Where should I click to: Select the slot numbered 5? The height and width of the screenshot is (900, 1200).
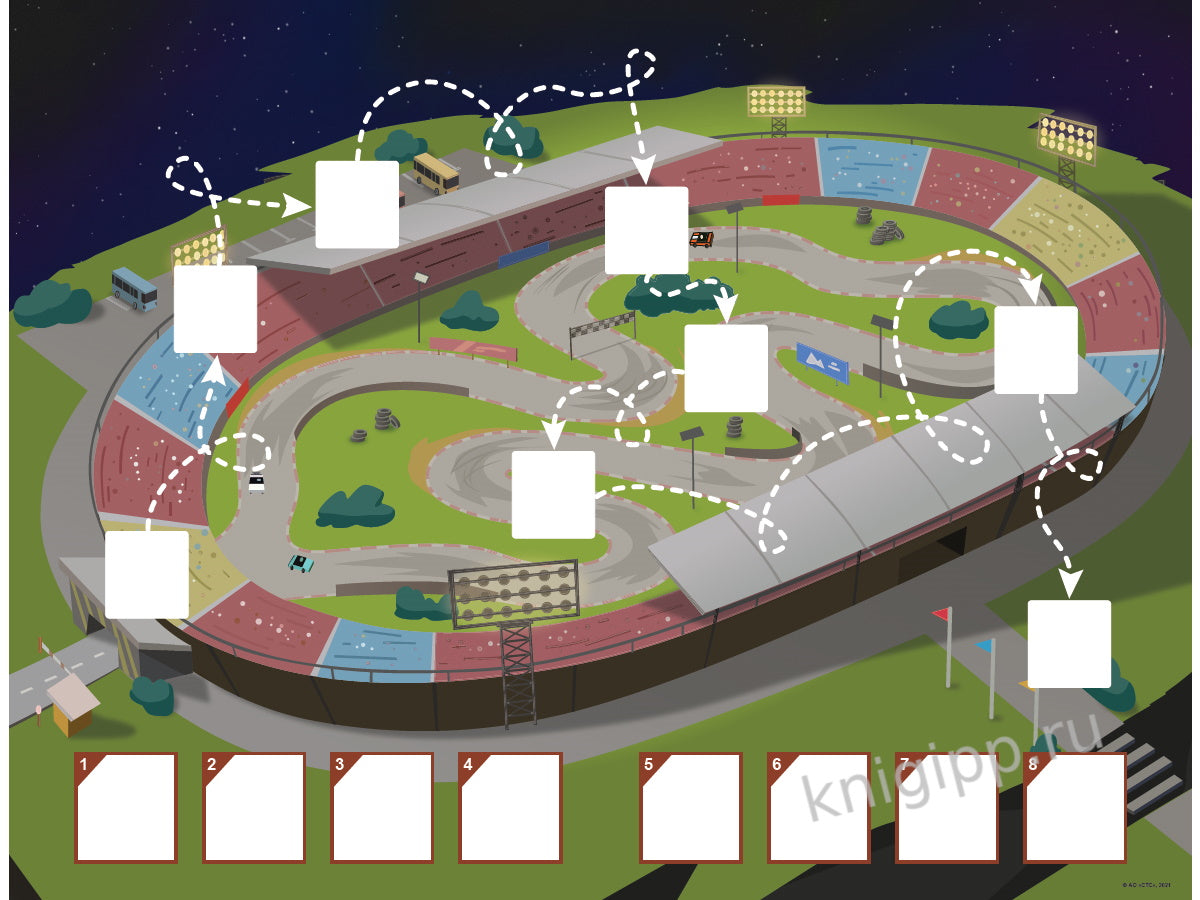pos(691,808)
